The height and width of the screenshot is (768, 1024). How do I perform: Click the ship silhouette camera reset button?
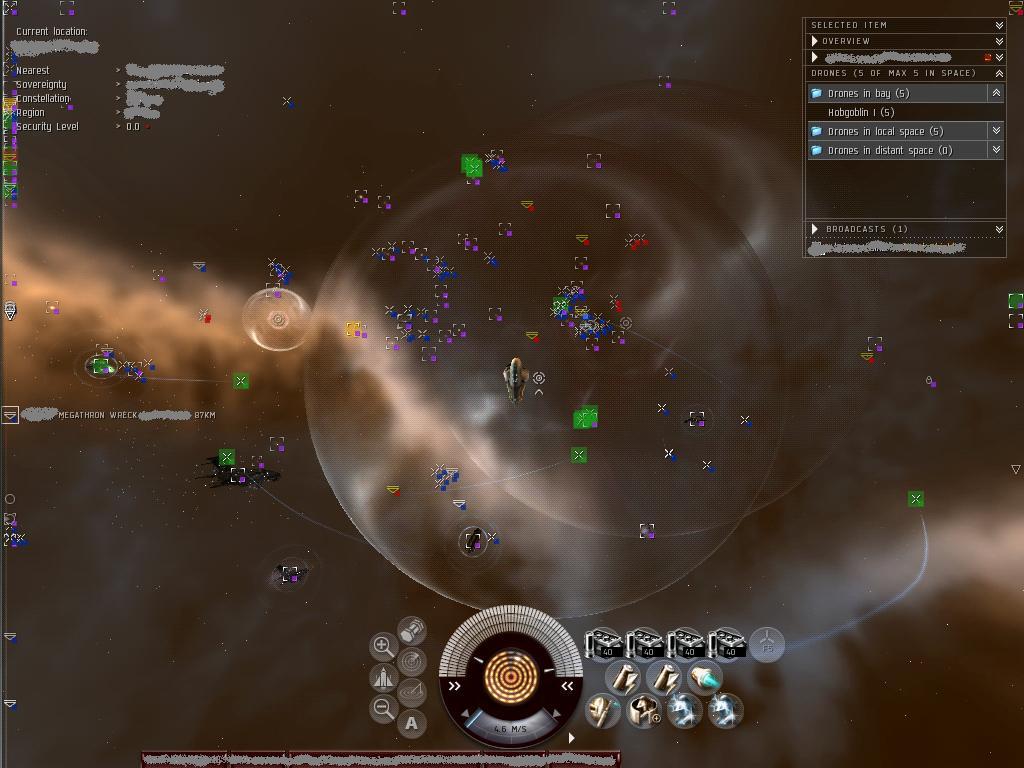point(383,678)
